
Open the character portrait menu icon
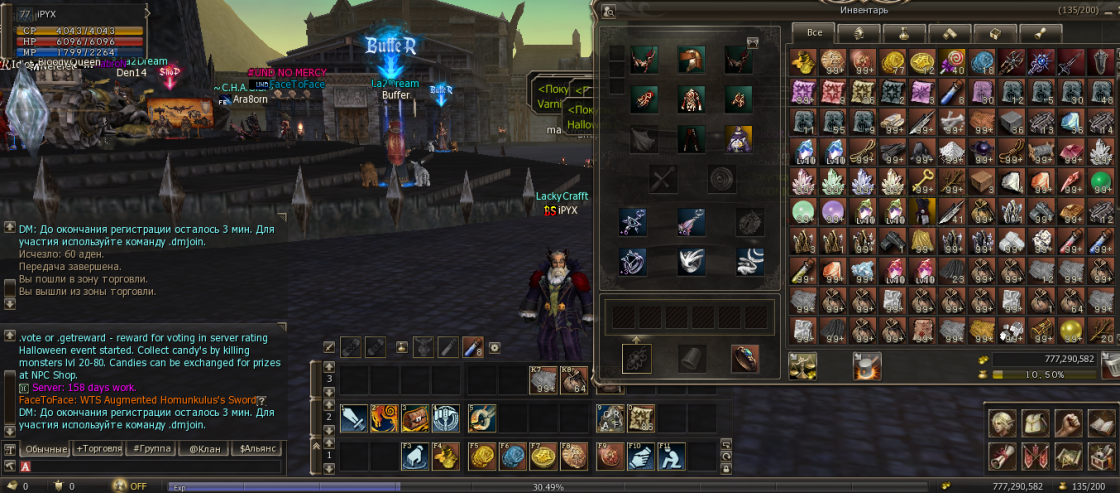[x=1003, y=422]
